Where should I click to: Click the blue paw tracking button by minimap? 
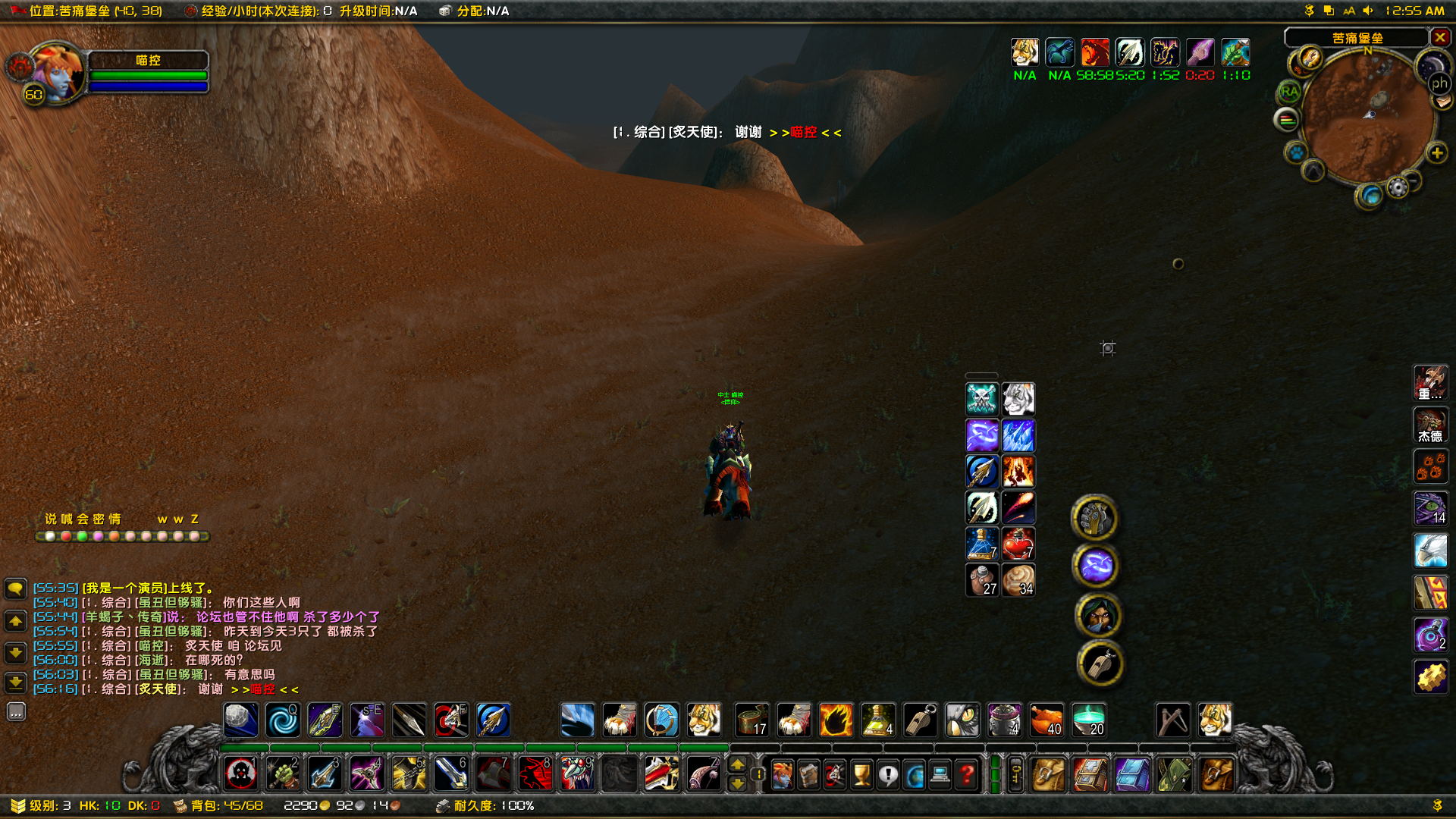(x=1298, y=152)
